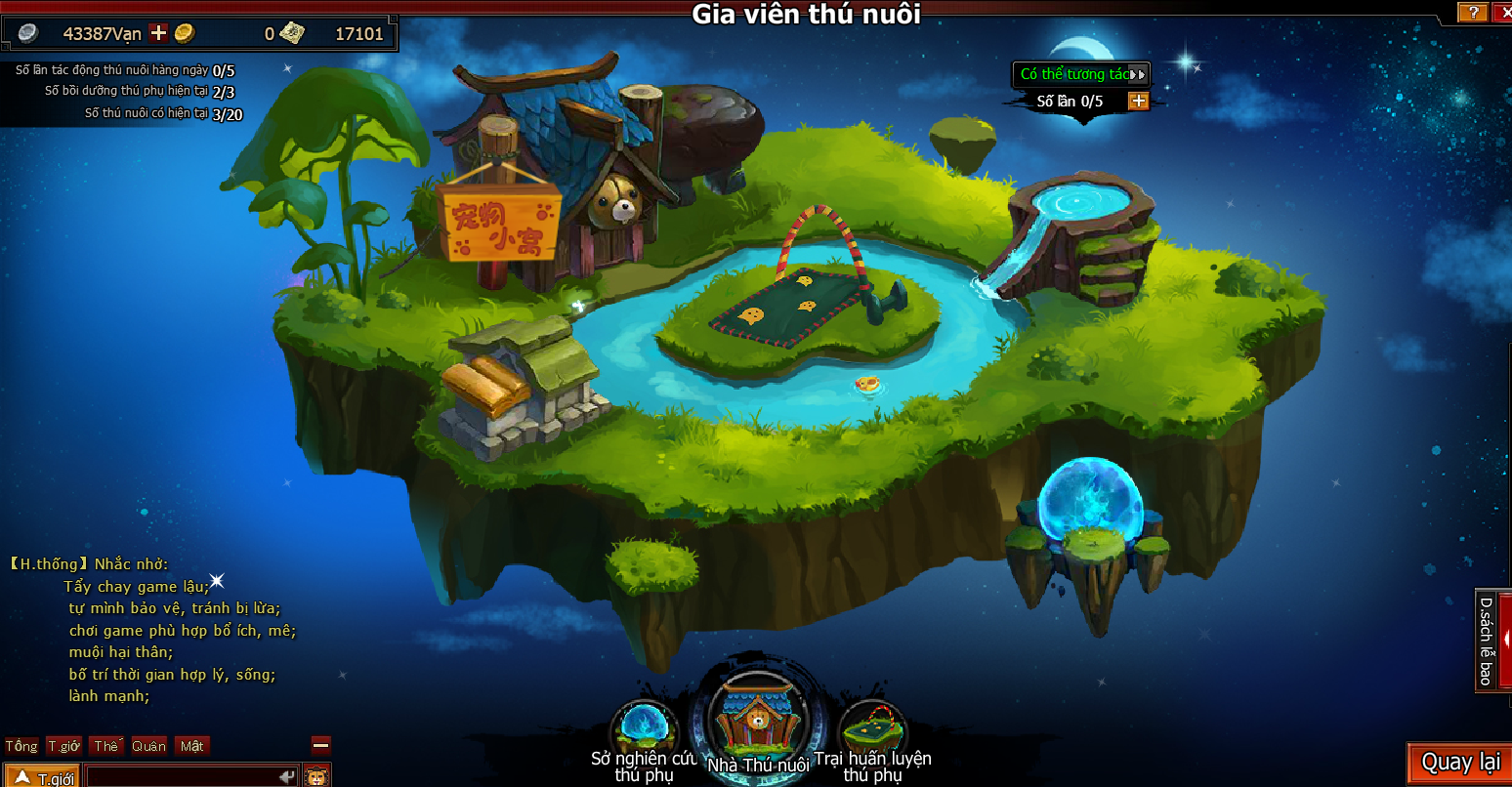
Task: Open the question mark help button
Action: coord(1472,12)
